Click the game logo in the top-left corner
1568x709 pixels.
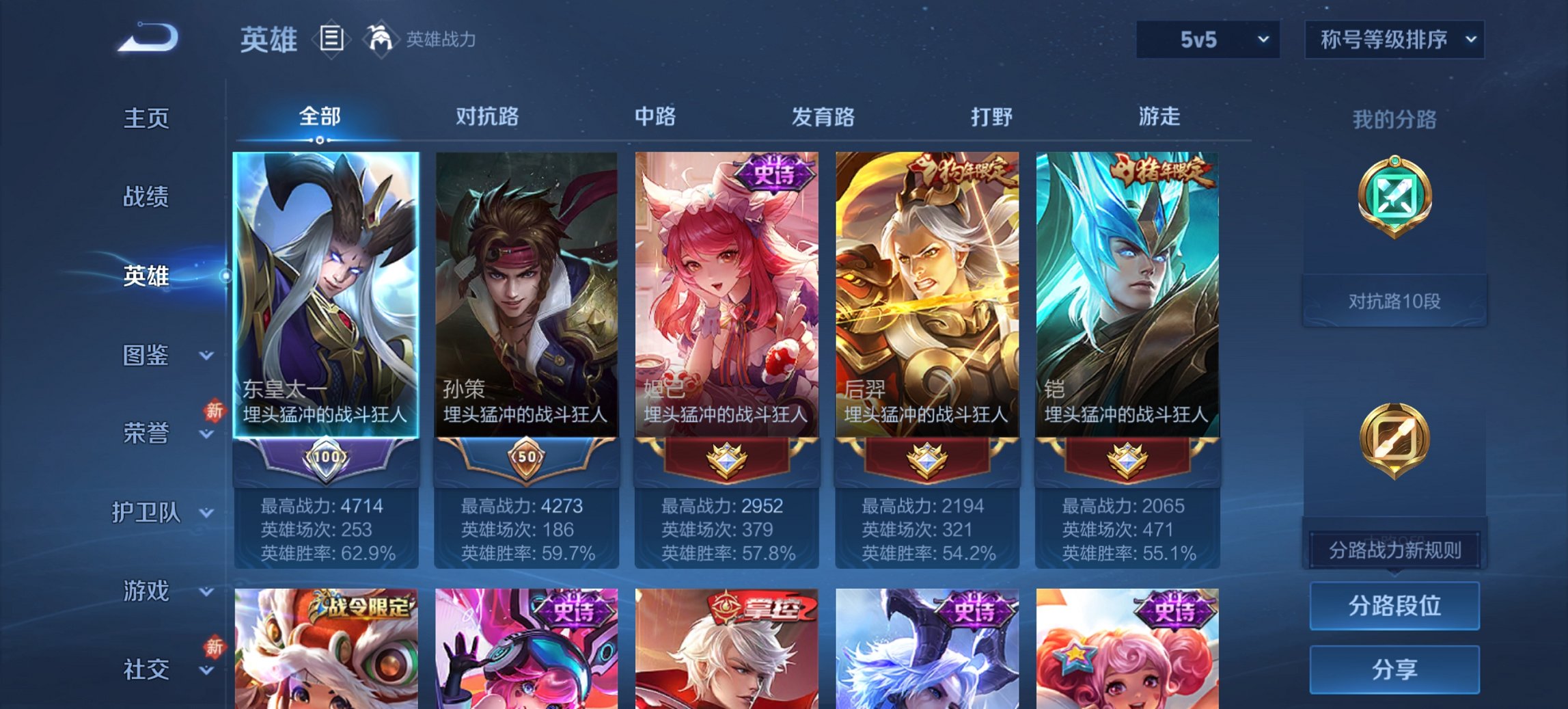pos(147,38)
